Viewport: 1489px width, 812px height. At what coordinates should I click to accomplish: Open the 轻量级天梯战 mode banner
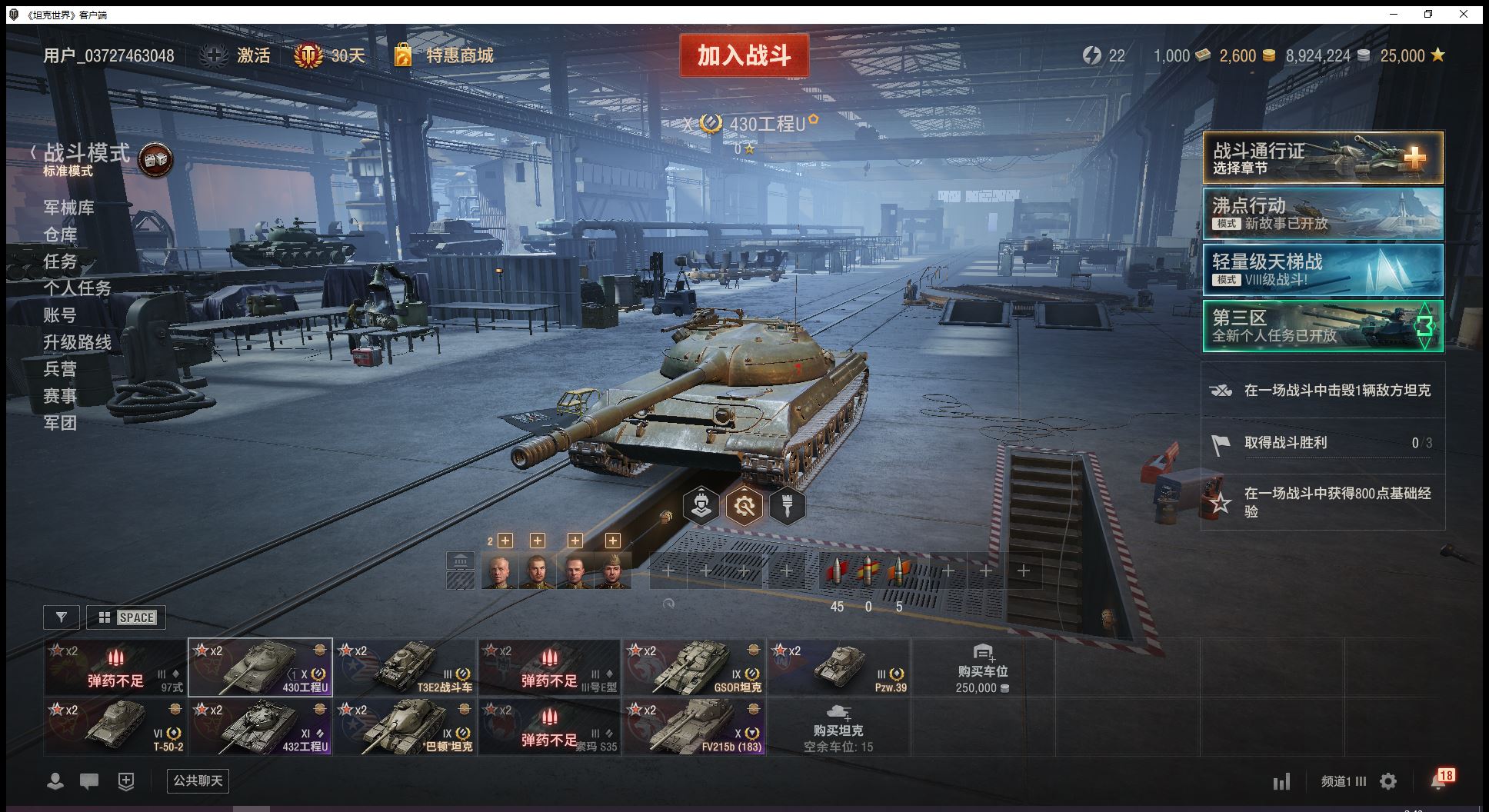coord(1323,270)
